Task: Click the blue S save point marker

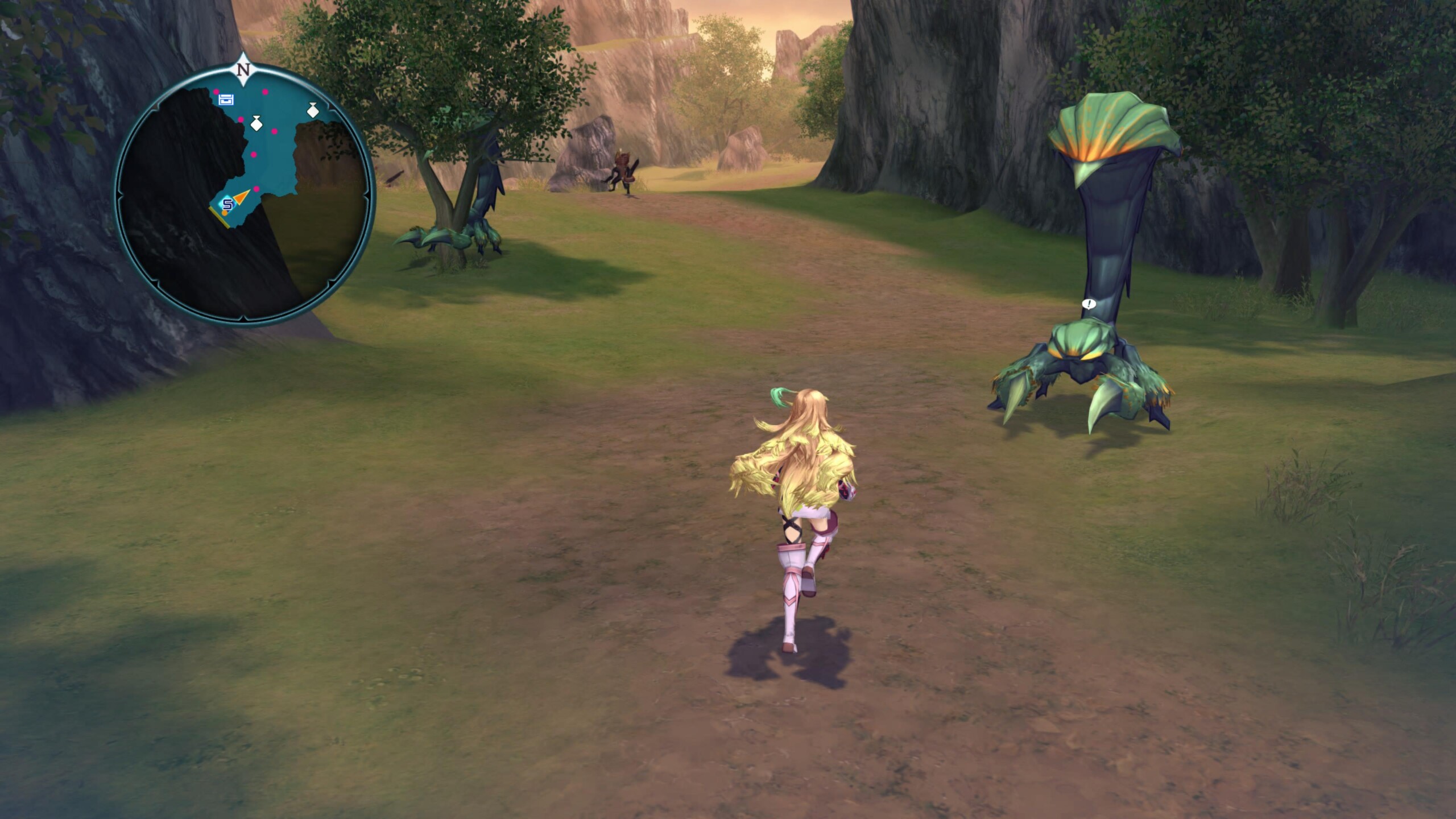Action: point(227,204)
